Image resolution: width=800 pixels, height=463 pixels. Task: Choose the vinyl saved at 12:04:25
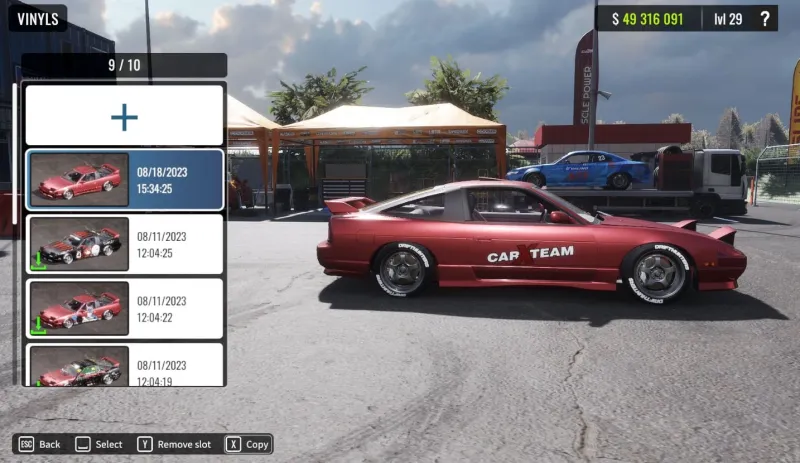coord(124,244)
